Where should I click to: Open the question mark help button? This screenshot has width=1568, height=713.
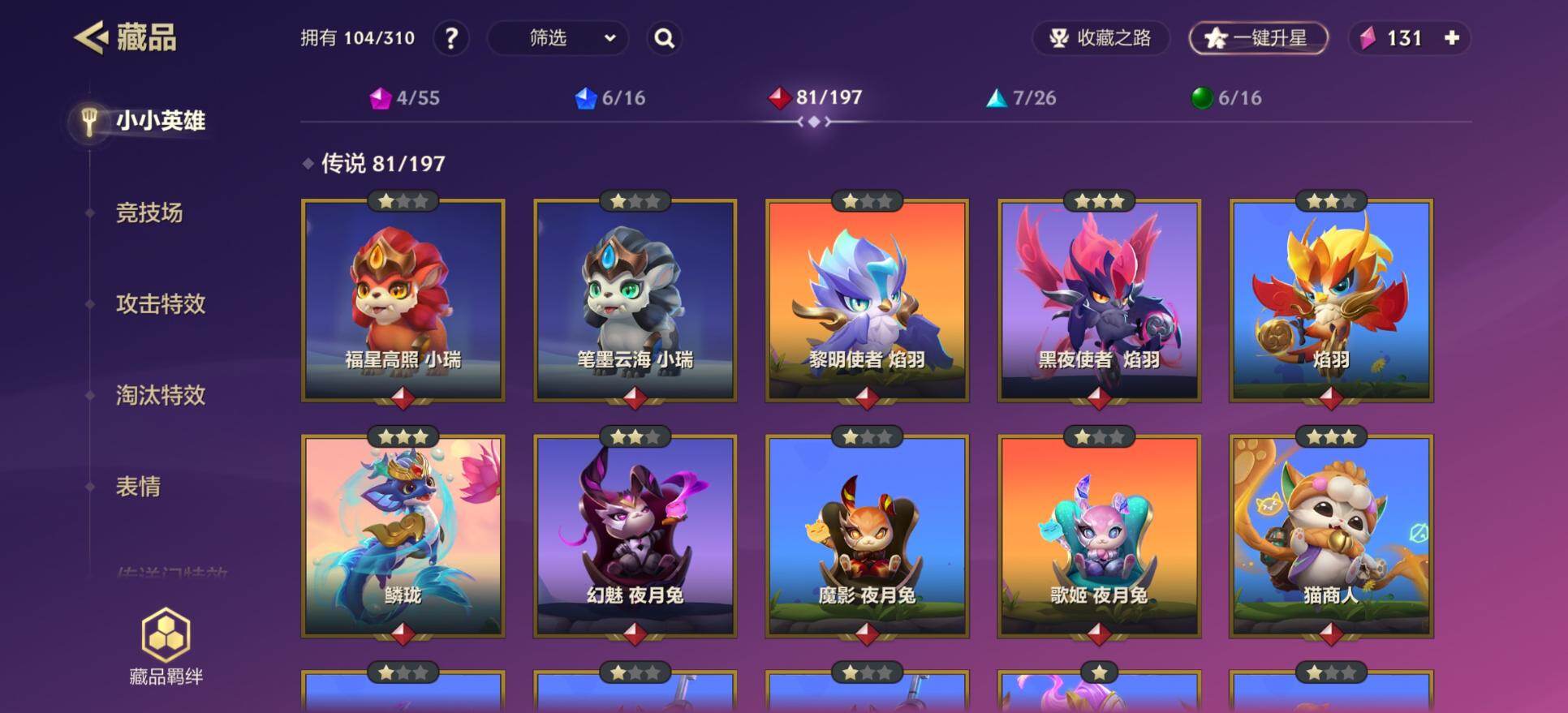451,38
